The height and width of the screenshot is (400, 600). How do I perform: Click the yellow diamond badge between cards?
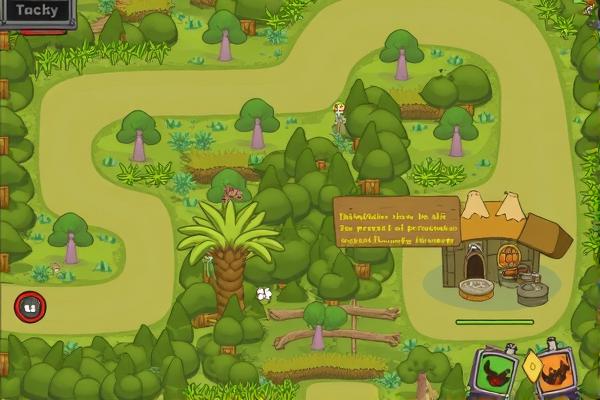coord(532,367)
